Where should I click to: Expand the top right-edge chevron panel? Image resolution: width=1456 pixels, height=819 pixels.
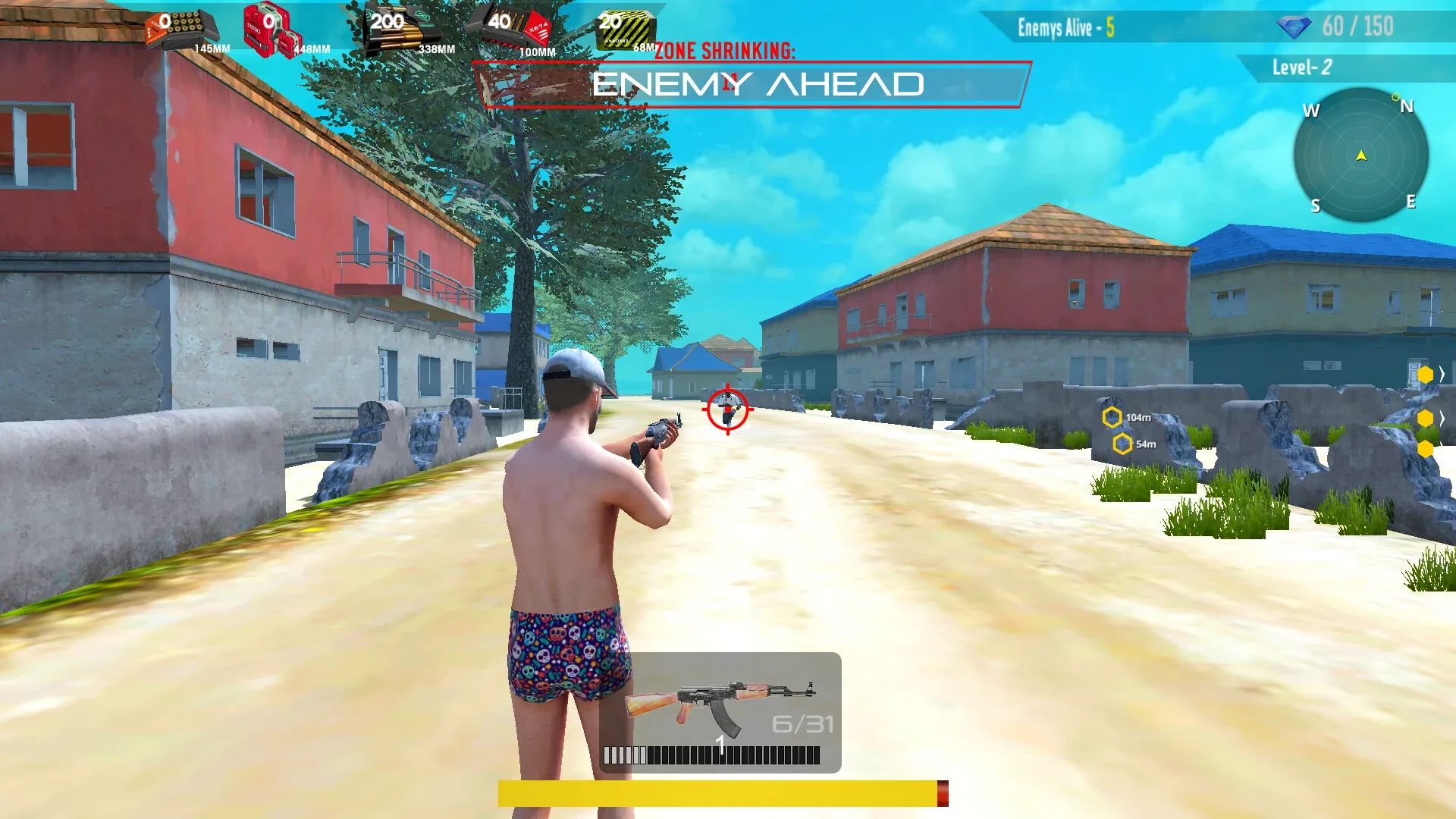(x=1442, y=373)
